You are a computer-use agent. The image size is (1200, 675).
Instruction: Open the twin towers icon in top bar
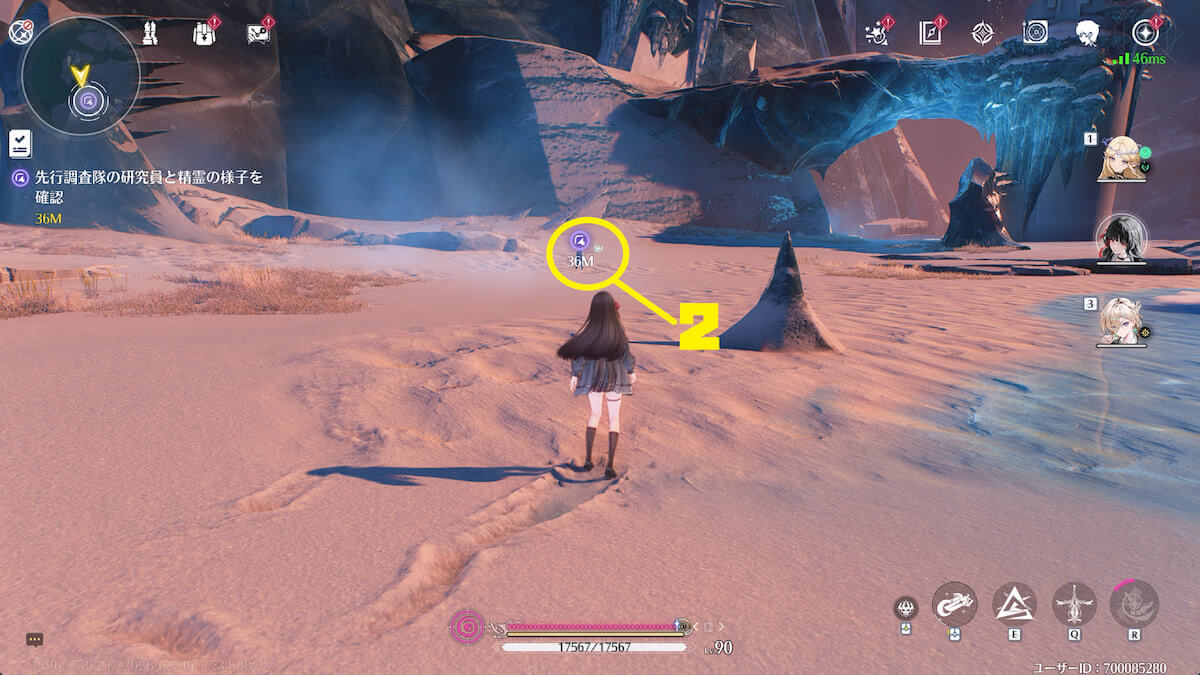[x=148, y=34]
